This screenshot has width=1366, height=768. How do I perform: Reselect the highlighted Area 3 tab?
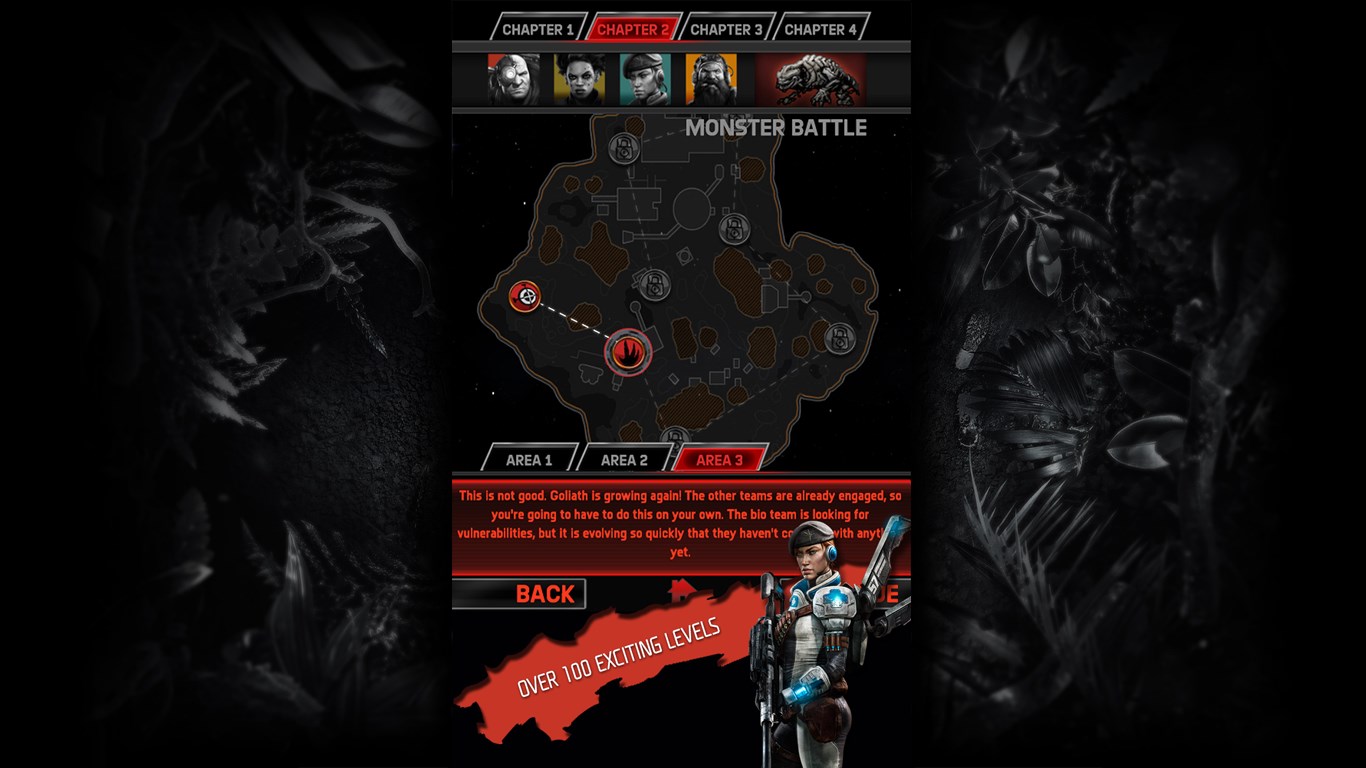tap(719, 459)
